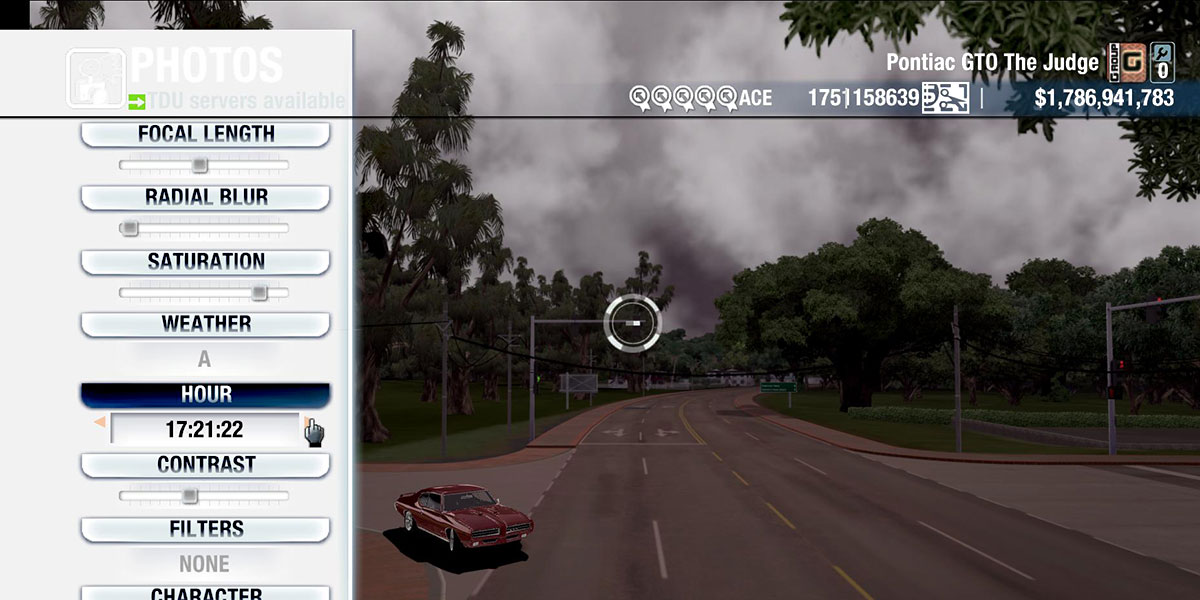Select the Focal Length option

[205, 134]
